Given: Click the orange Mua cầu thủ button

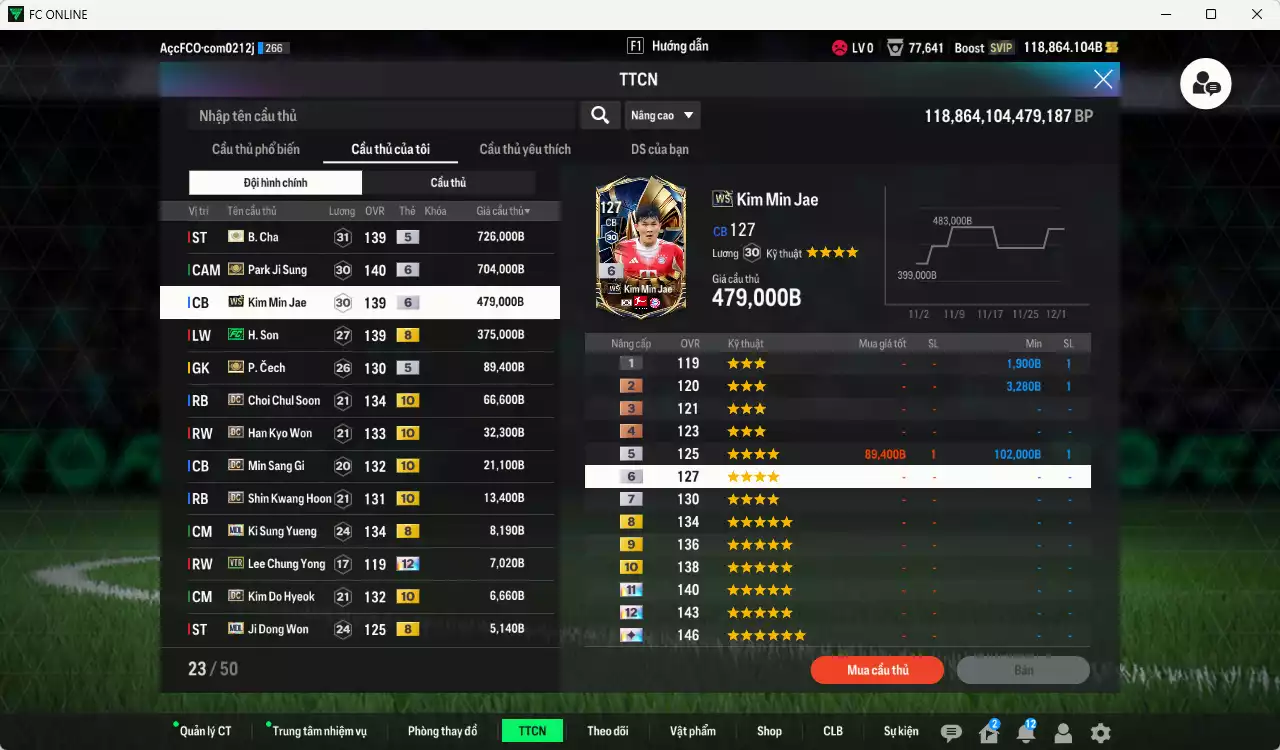Looking at the screenshot, I should (x=877, y=670).
